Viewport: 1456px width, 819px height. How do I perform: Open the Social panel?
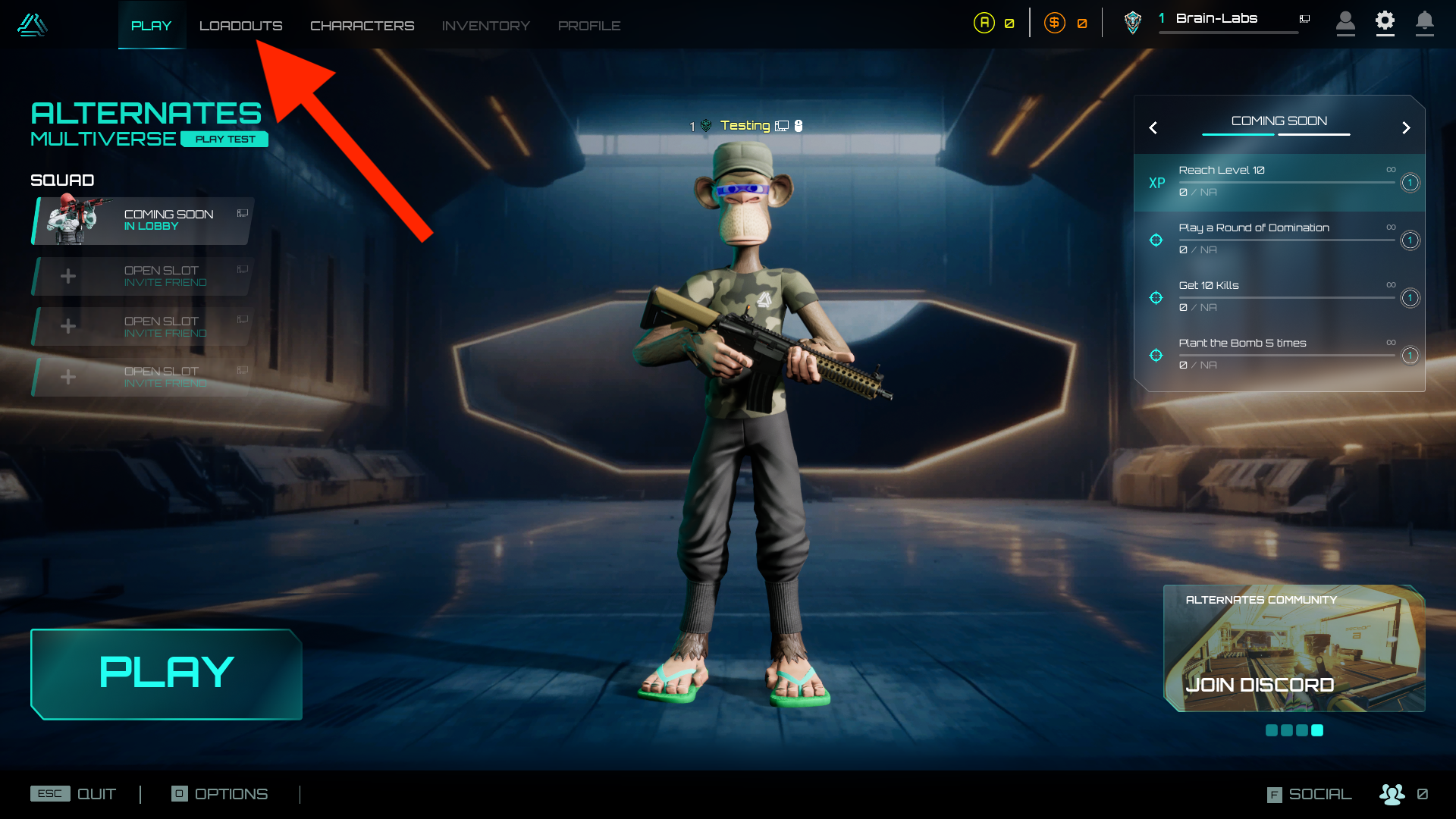tap(1310, 794)
